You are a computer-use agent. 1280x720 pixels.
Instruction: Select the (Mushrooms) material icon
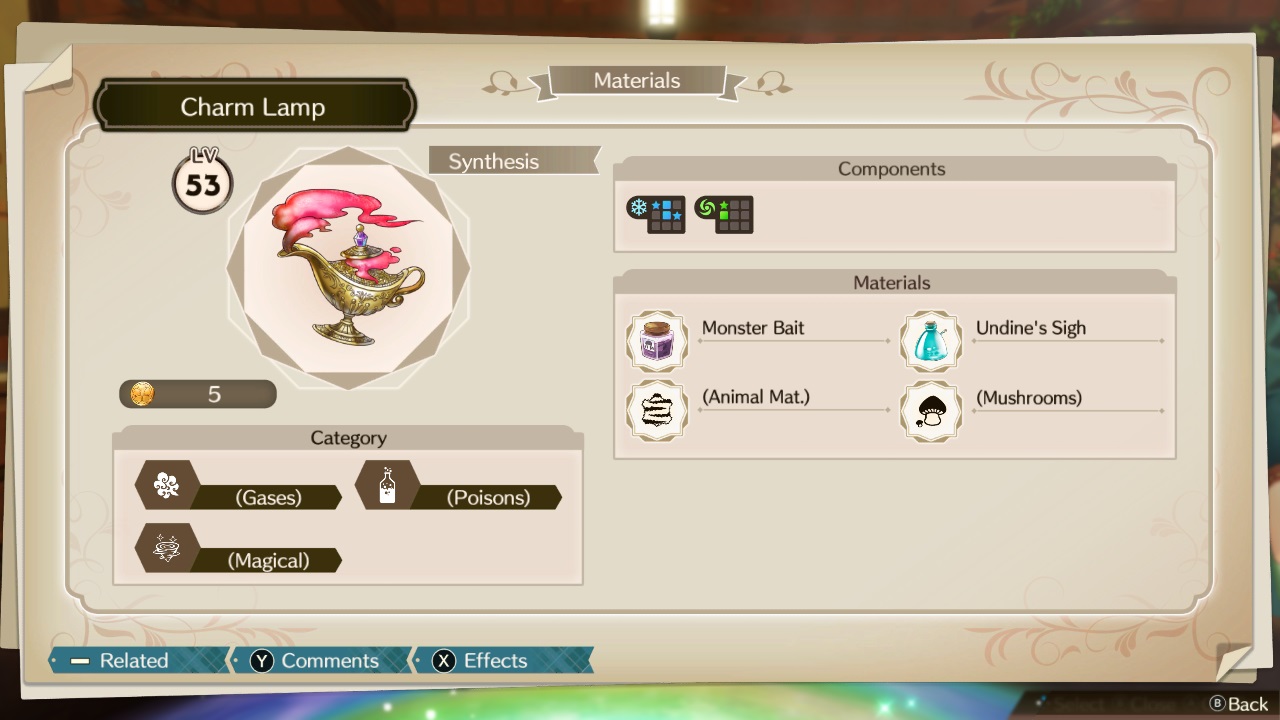pyautogui.click(x=931, y=411)
